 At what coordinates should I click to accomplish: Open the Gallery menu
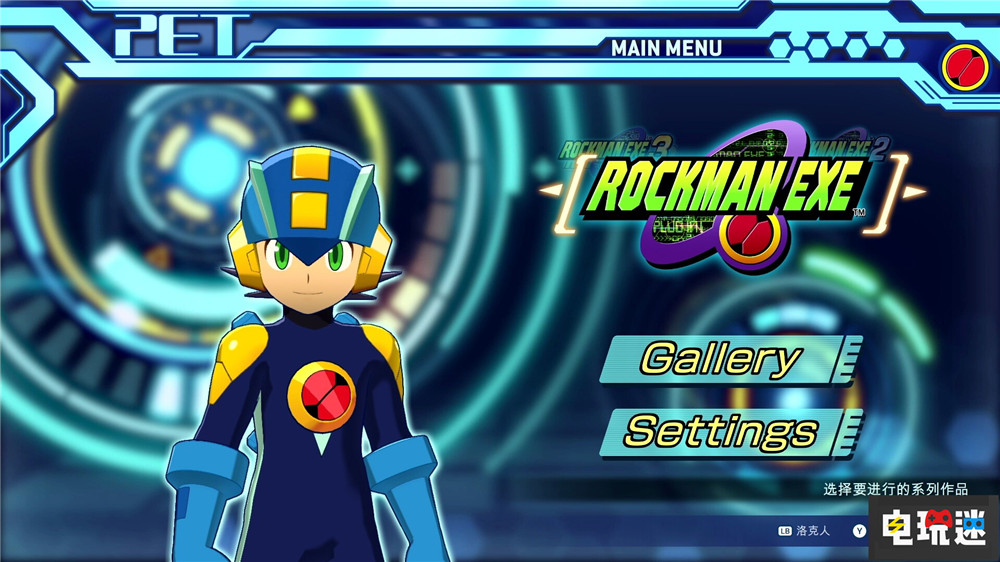click(722, 359)
